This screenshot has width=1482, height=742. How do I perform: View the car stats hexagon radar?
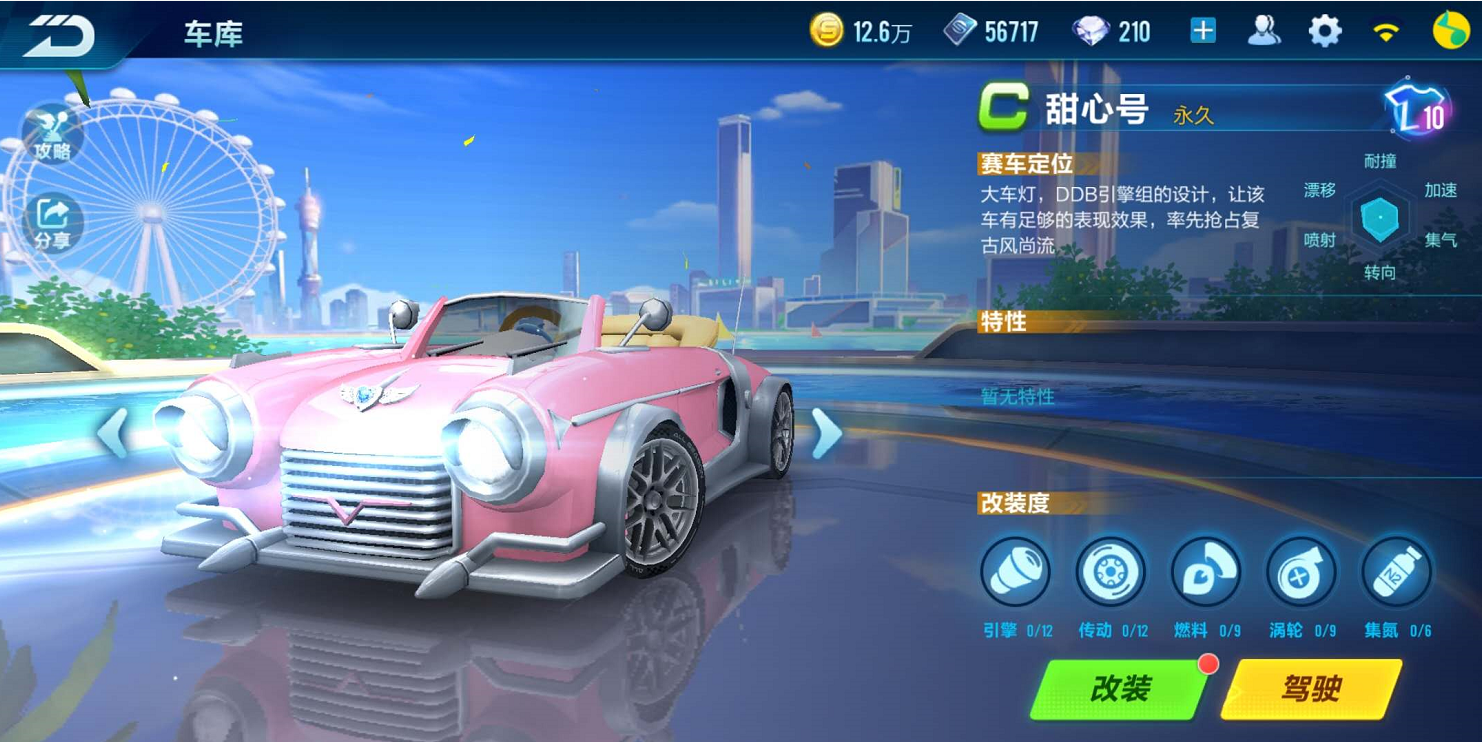[x=1380, y=217]
